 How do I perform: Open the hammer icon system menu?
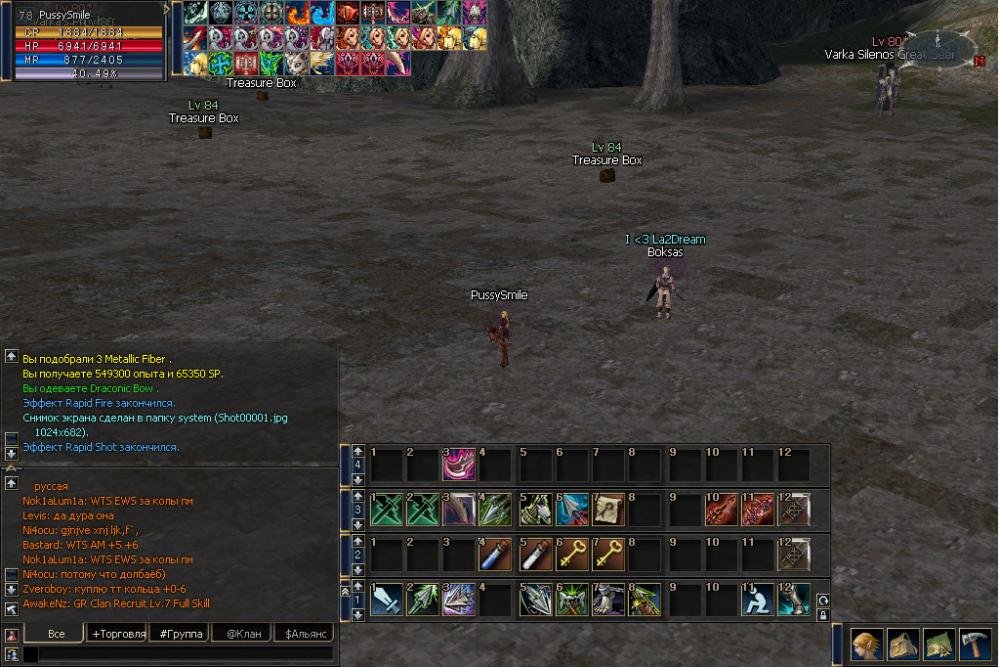[x=974, y=643]
